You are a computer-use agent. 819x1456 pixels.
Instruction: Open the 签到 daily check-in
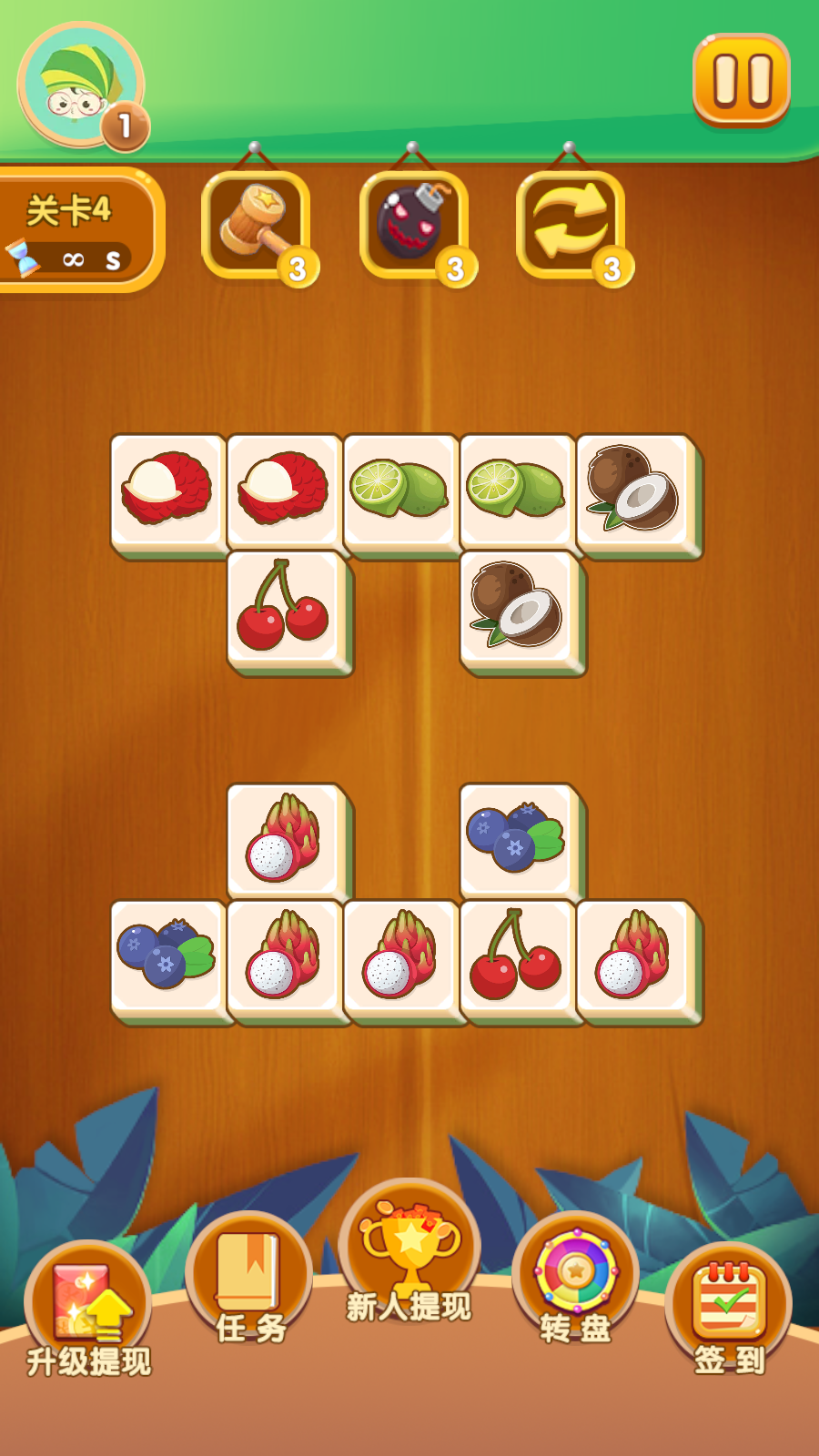pos(729,1306)
